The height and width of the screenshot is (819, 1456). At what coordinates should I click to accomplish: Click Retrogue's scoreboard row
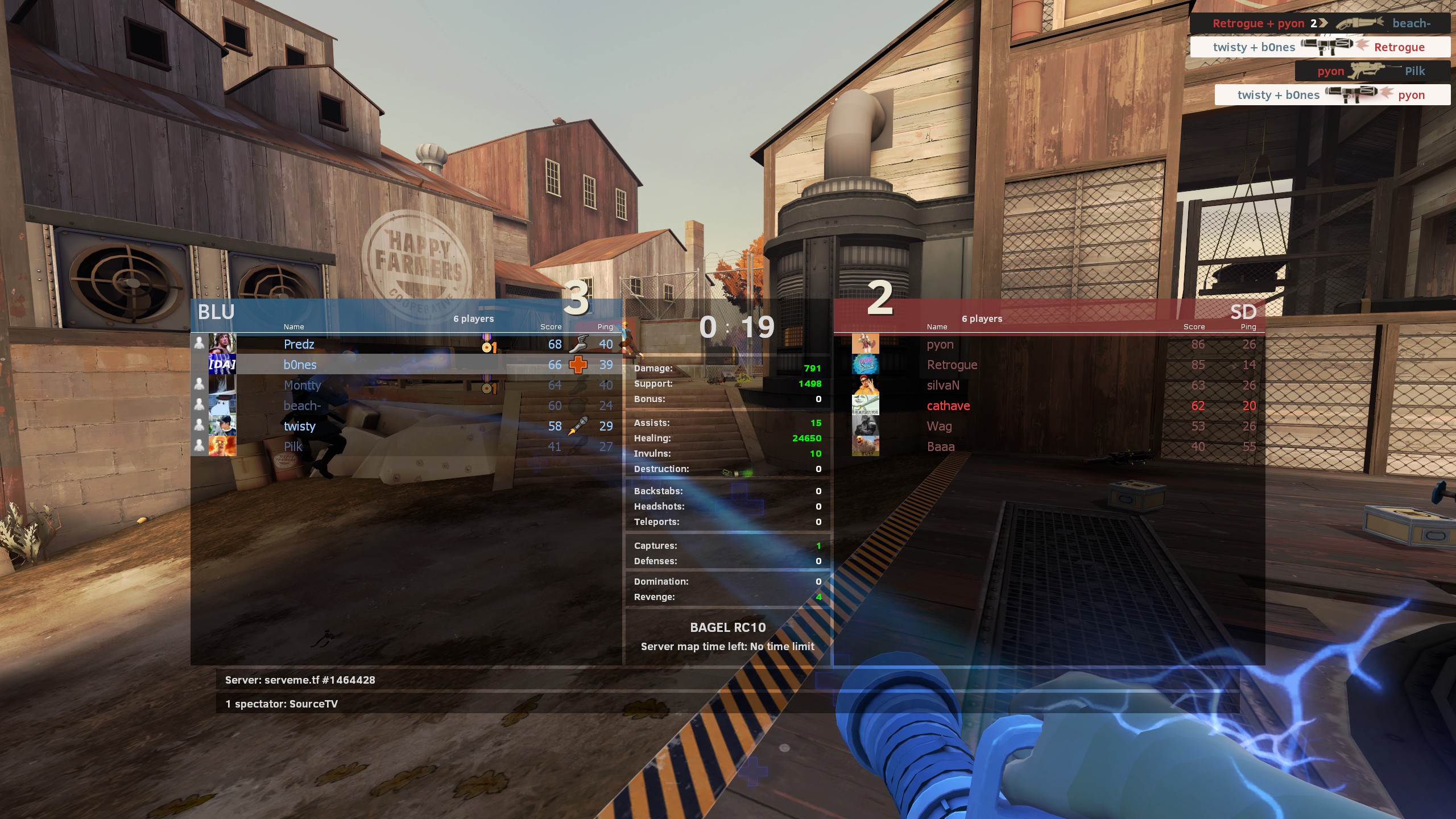[952, 365]
